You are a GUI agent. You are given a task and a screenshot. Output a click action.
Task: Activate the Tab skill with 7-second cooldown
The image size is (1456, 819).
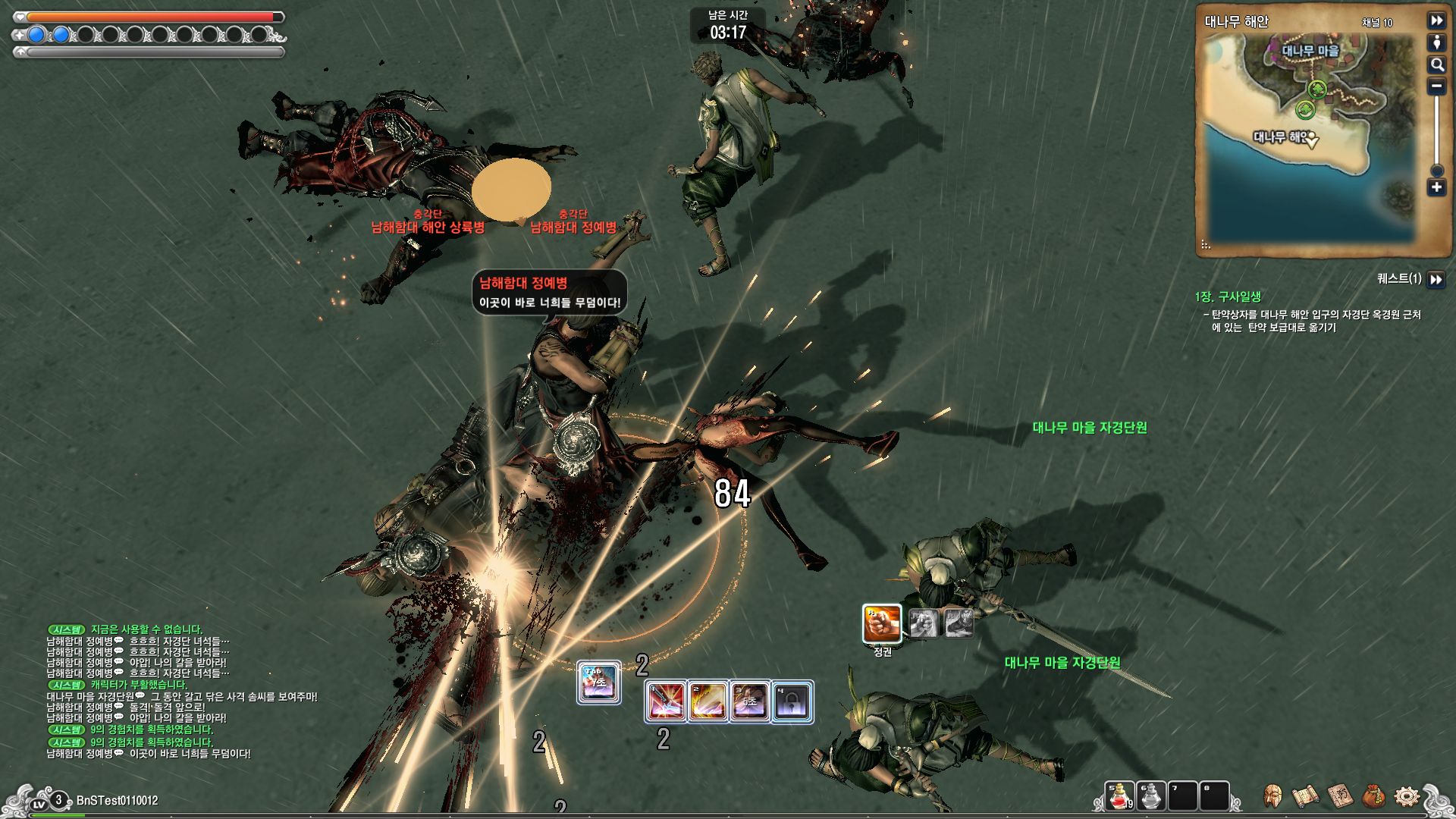(598, 682)
